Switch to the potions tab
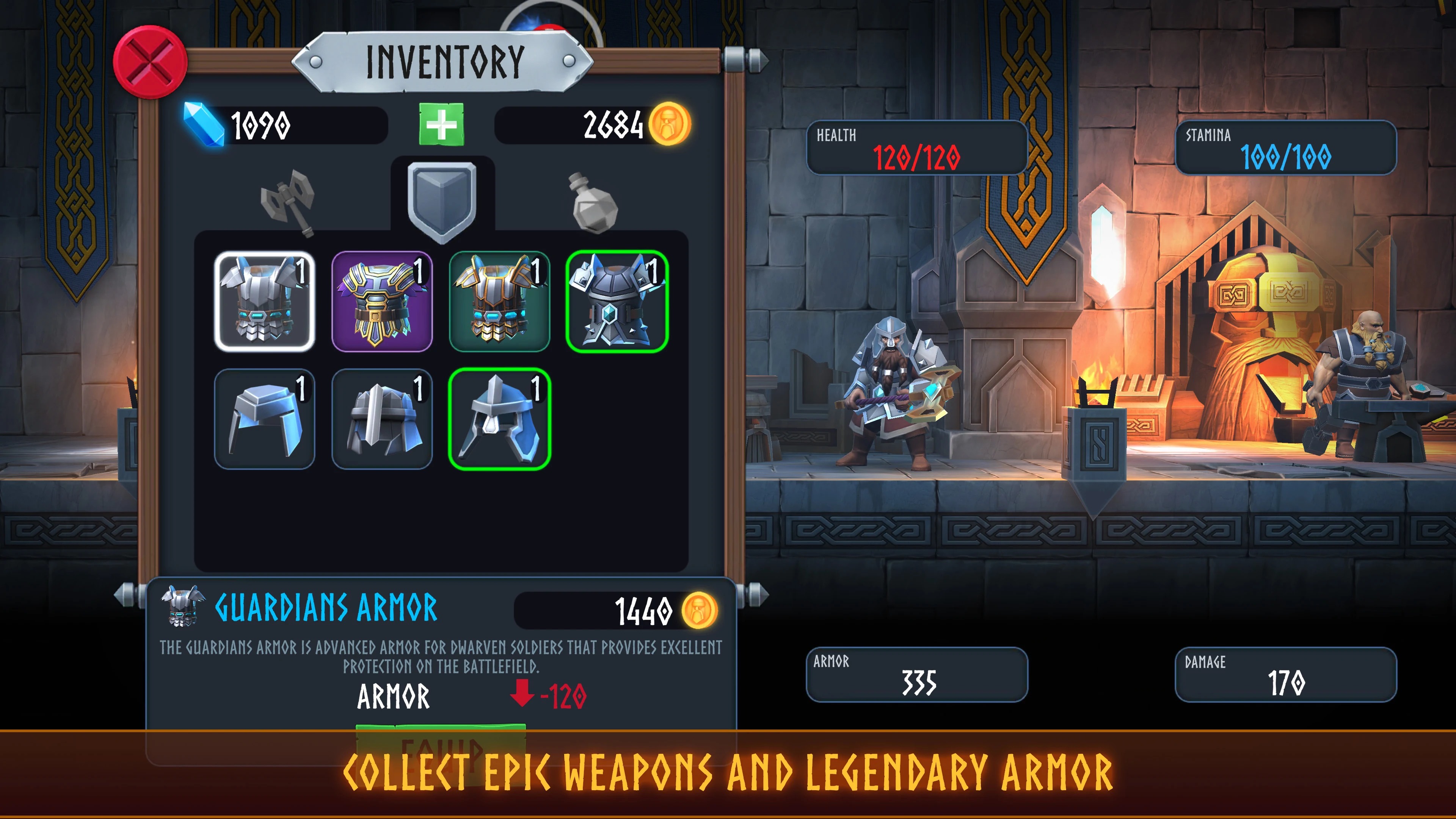Image resolution: width=1456 pixels, height=819 pixels. pos(593,203)
